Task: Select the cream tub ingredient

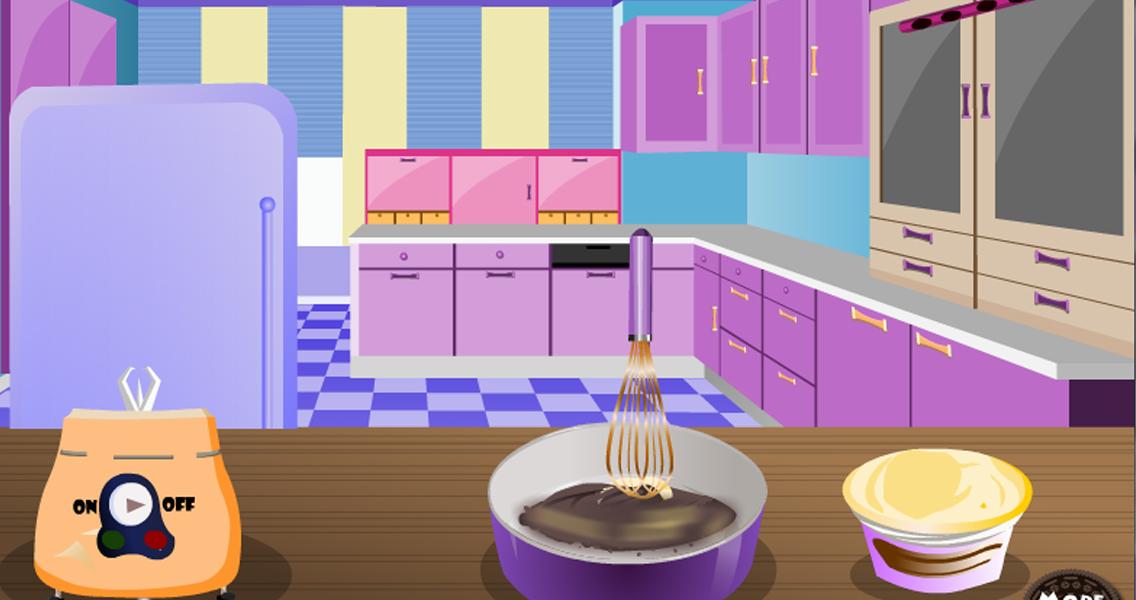Action: click(936, 515)
